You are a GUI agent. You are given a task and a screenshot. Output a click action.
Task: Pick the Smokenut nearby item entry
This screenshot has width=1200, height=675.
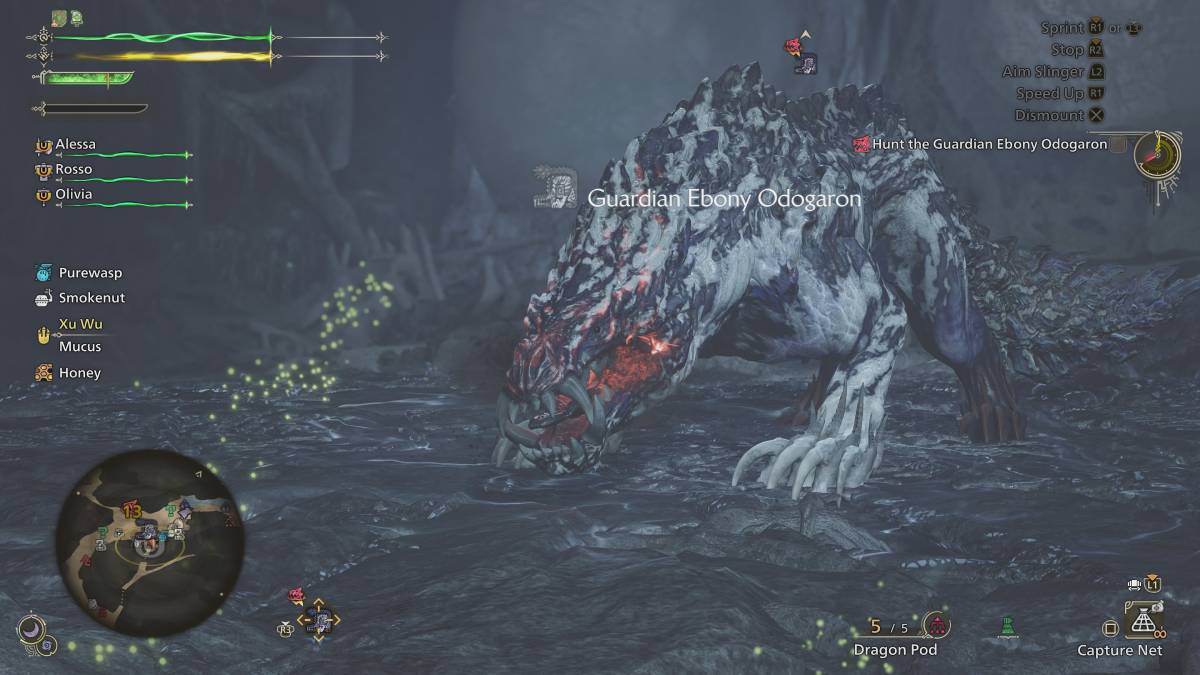click(91, 297)
